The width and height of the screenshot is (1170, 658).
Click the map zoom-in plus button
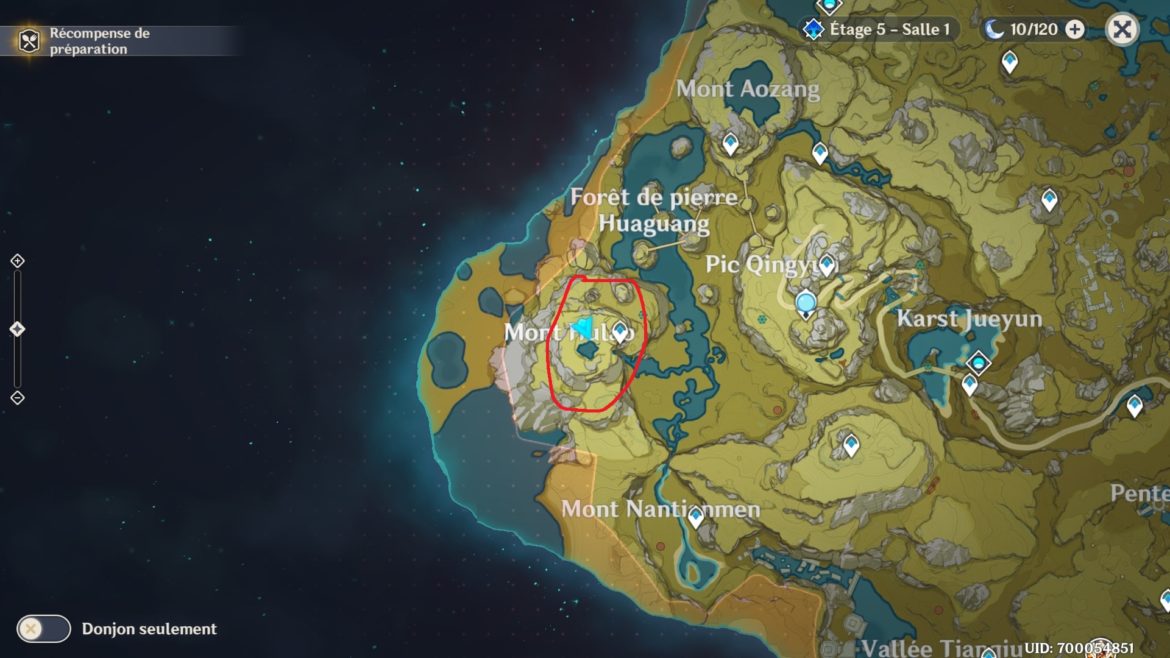coord(17,261)
